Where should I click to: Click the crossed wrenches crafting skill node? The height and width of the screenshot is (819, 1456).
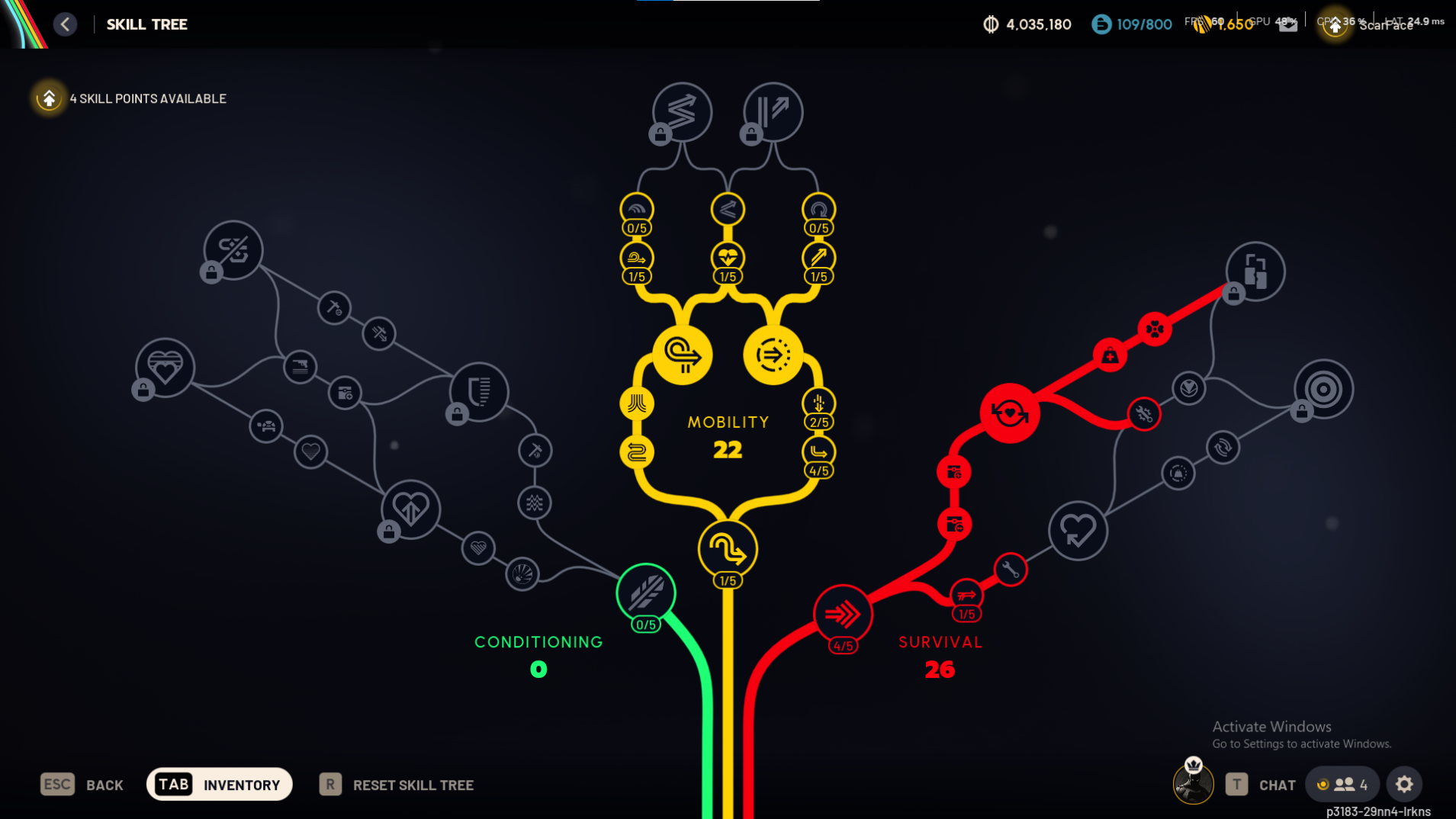pos(1143,414)
